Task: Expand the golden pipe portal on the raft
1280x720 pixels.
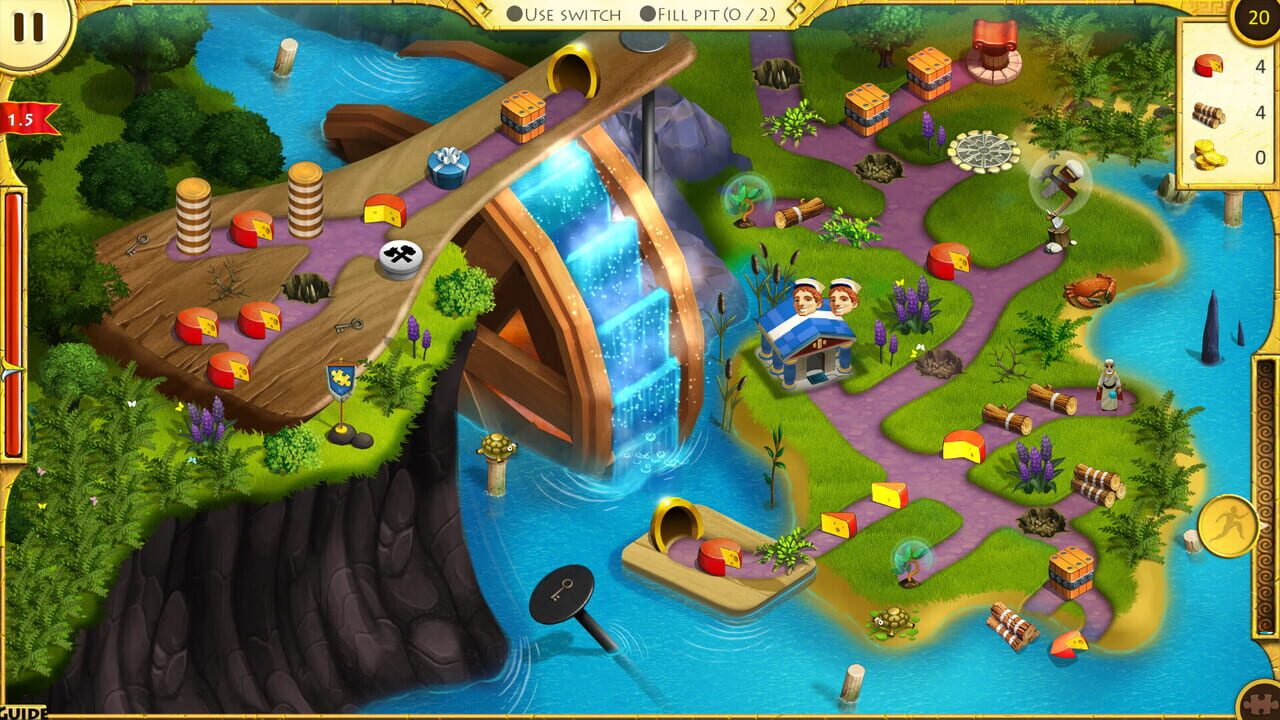Action: point(676,522)
